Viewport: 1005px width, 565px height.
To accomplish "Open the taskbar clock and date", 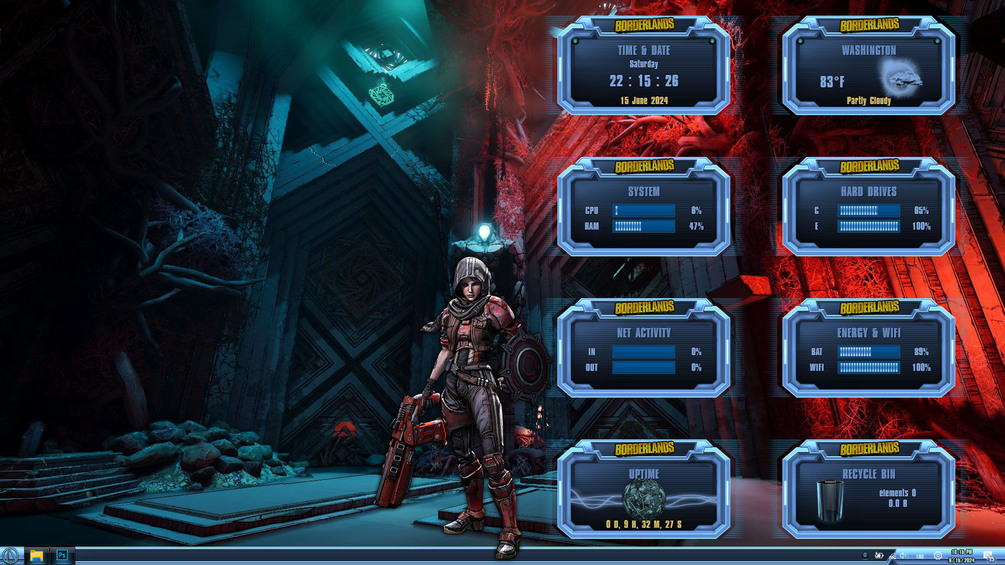I will [x=962, y=556].
